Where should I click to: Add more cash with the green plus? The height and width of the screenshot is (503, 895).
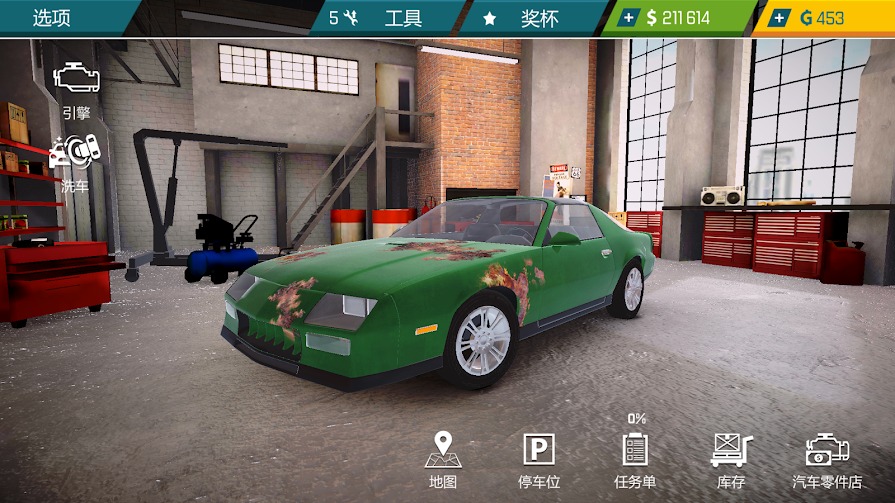point(629,18)
